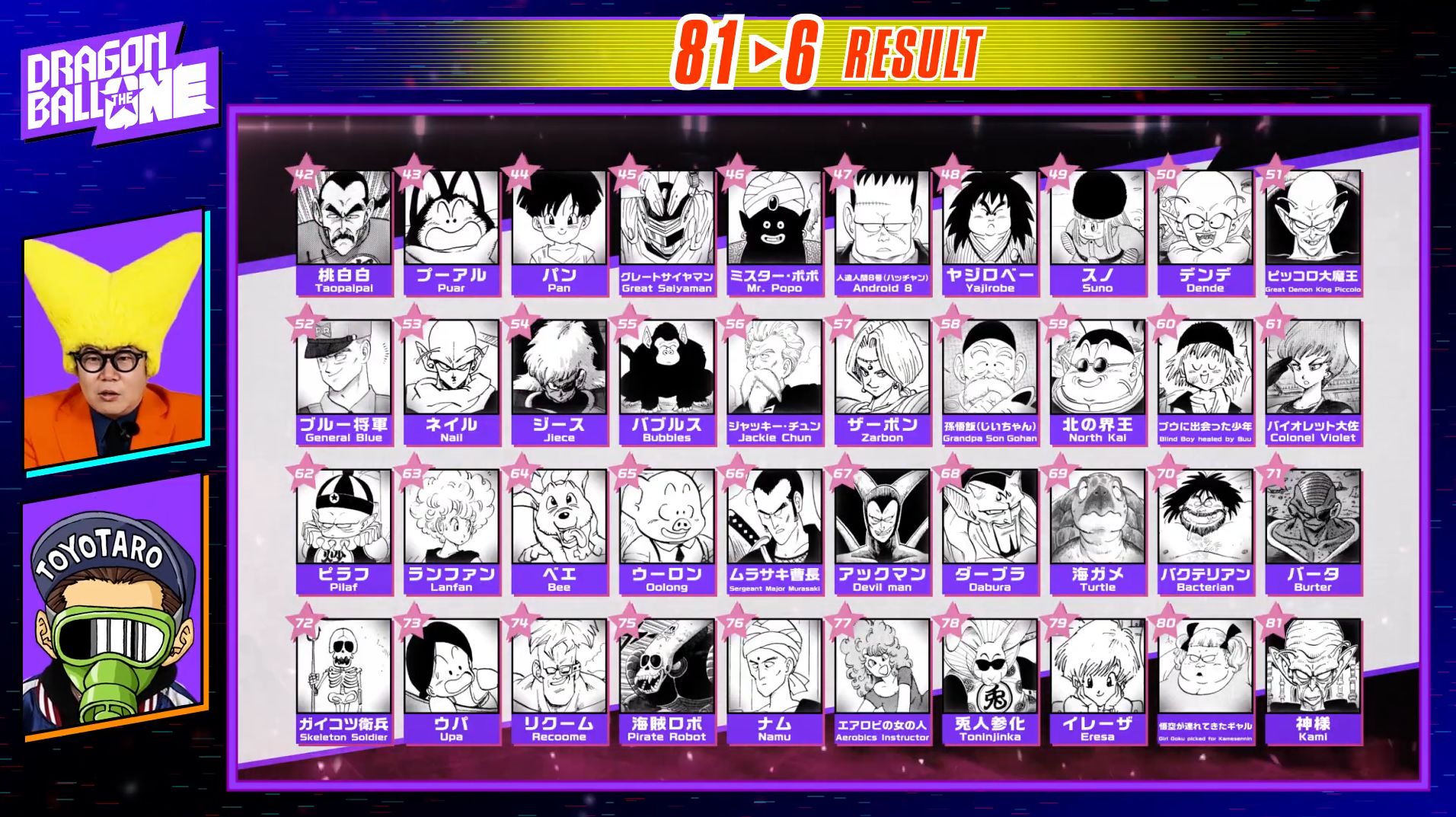1456x817 pixels.
Task: Open the Android 8 character tile
Action: click(x=882, y=231)
